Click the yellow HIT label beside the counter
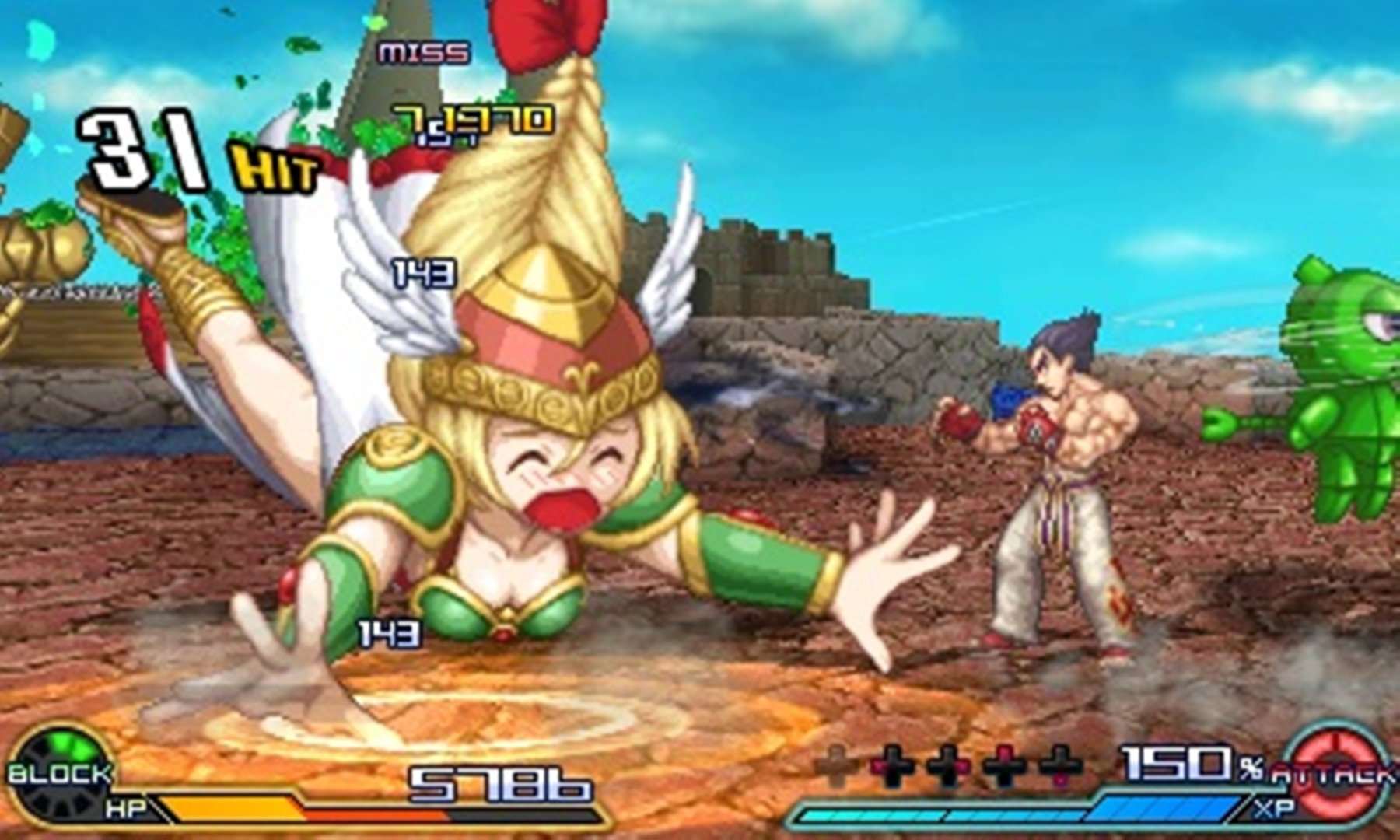The height and width of the screenshot is (840, 1400). 276,166
